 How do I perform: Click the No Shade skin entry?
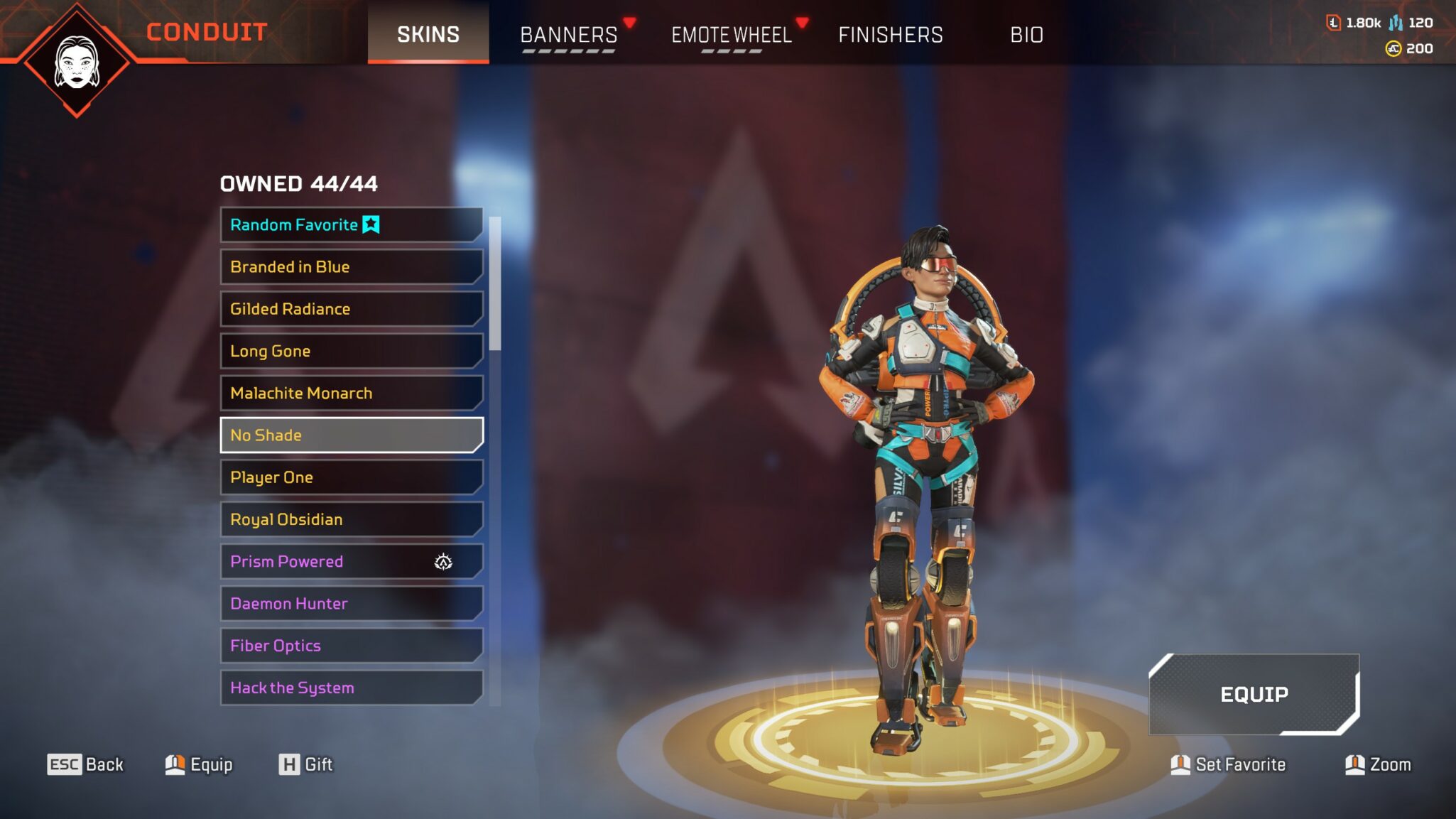point(351,435)
